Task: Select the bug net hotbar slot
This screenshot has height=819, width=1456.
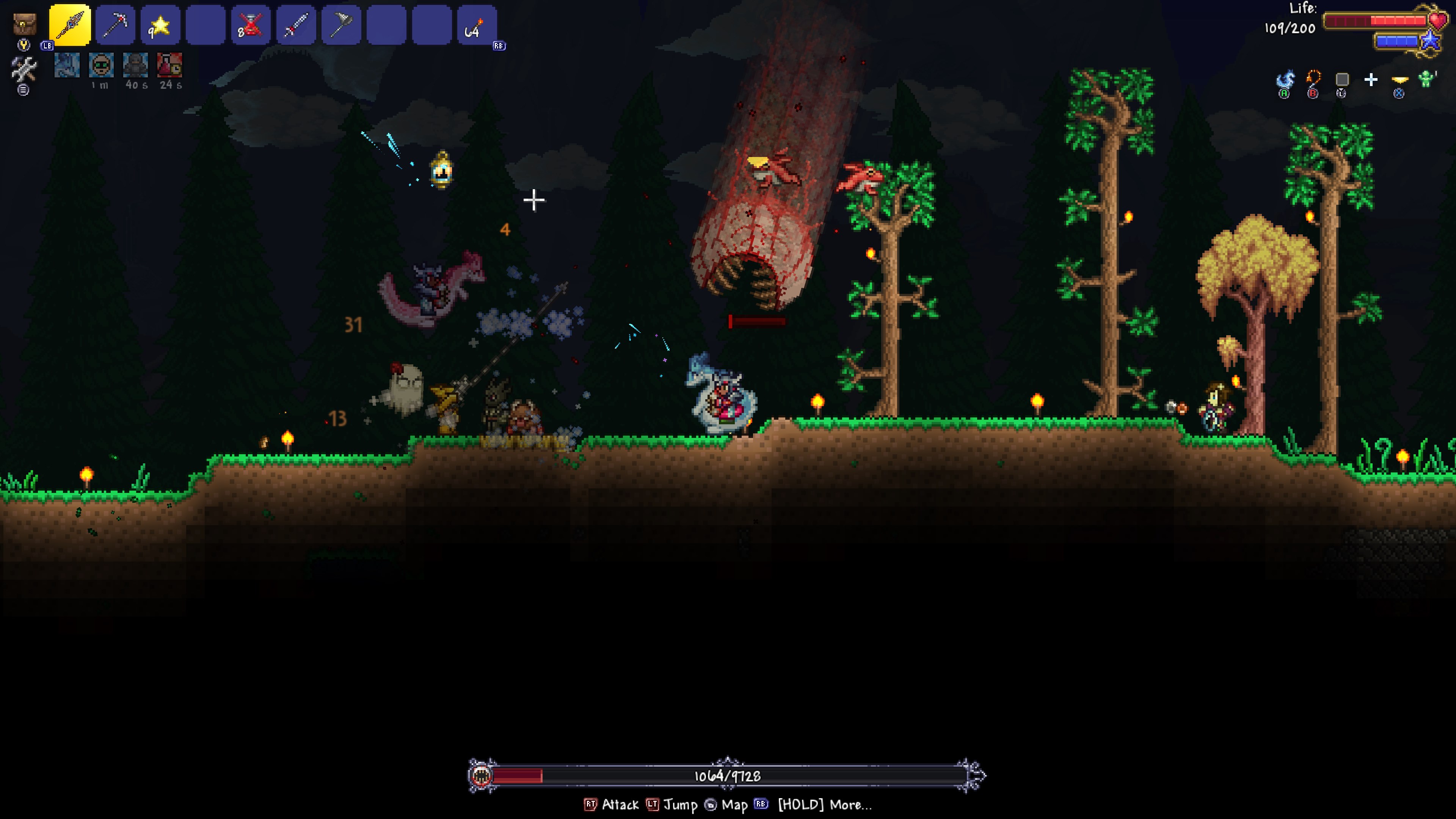Action: point(341,25)
